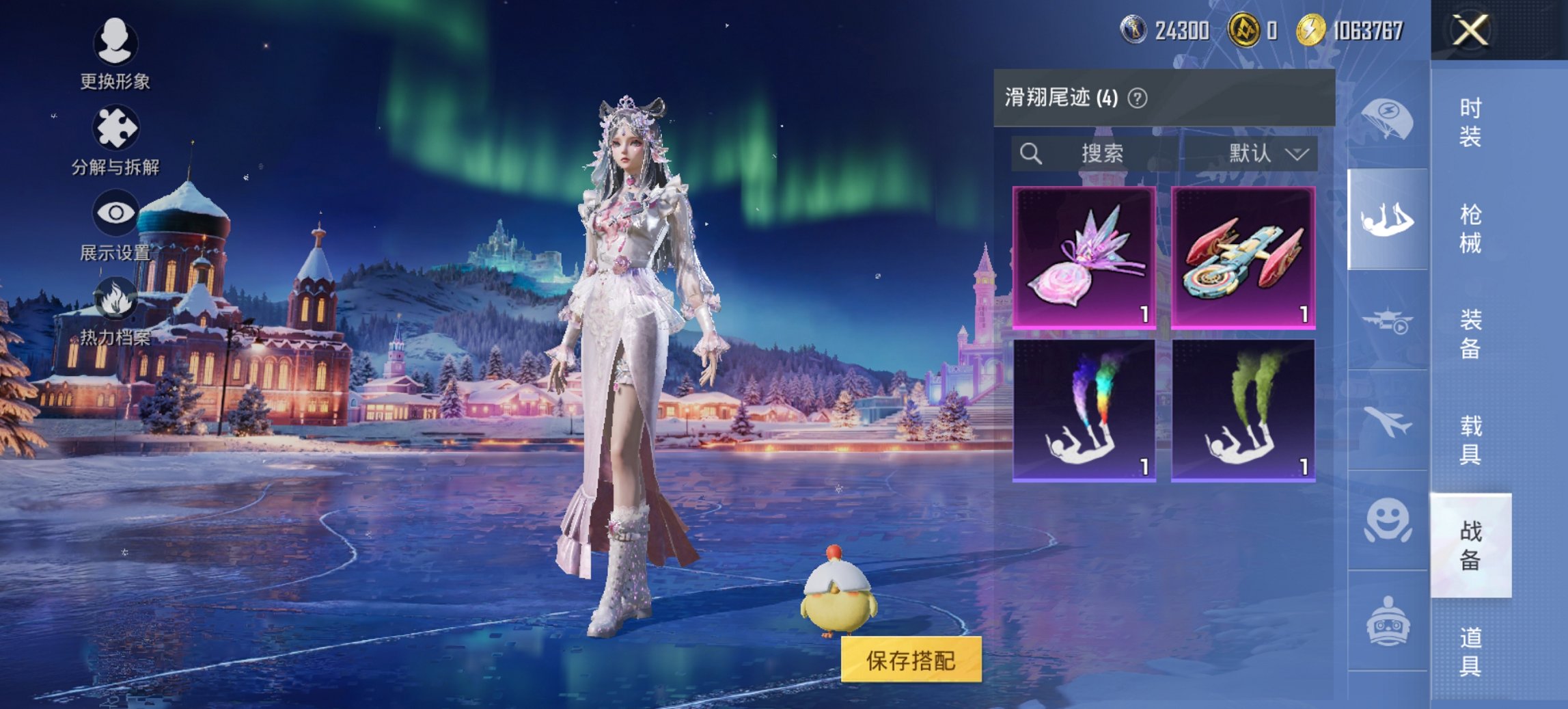
Task: Click the 更换形象 avatar icon
Action: (116, 44)
